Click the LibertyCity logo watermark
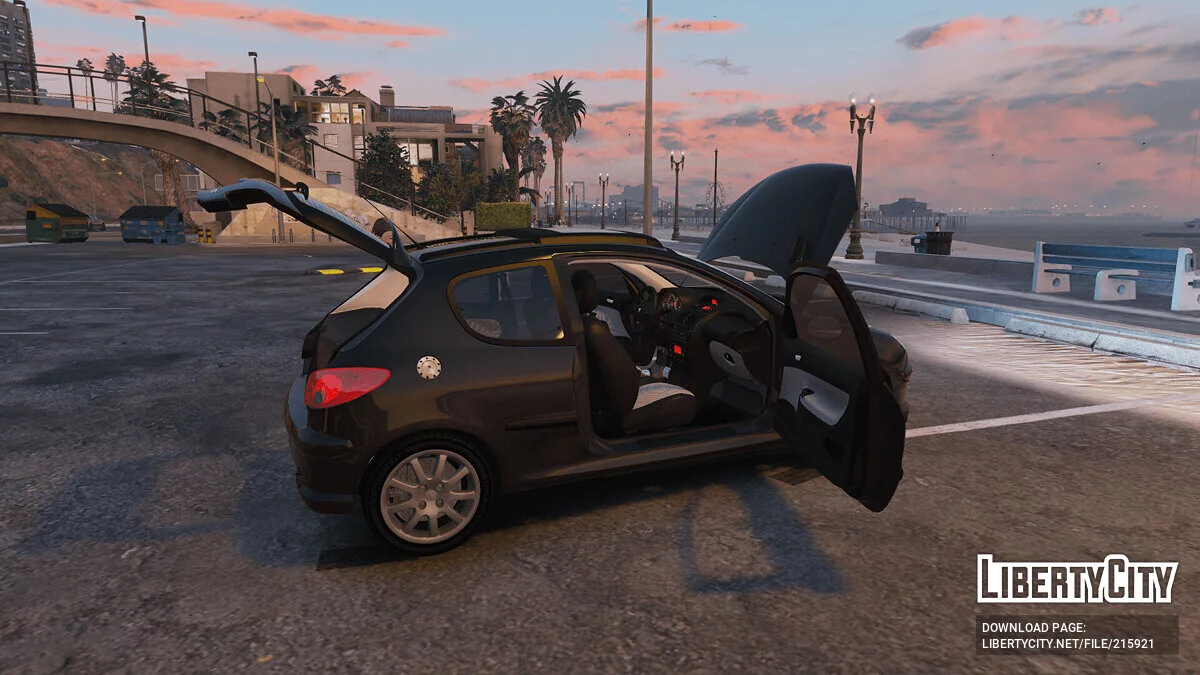 tap(1076, 580)
